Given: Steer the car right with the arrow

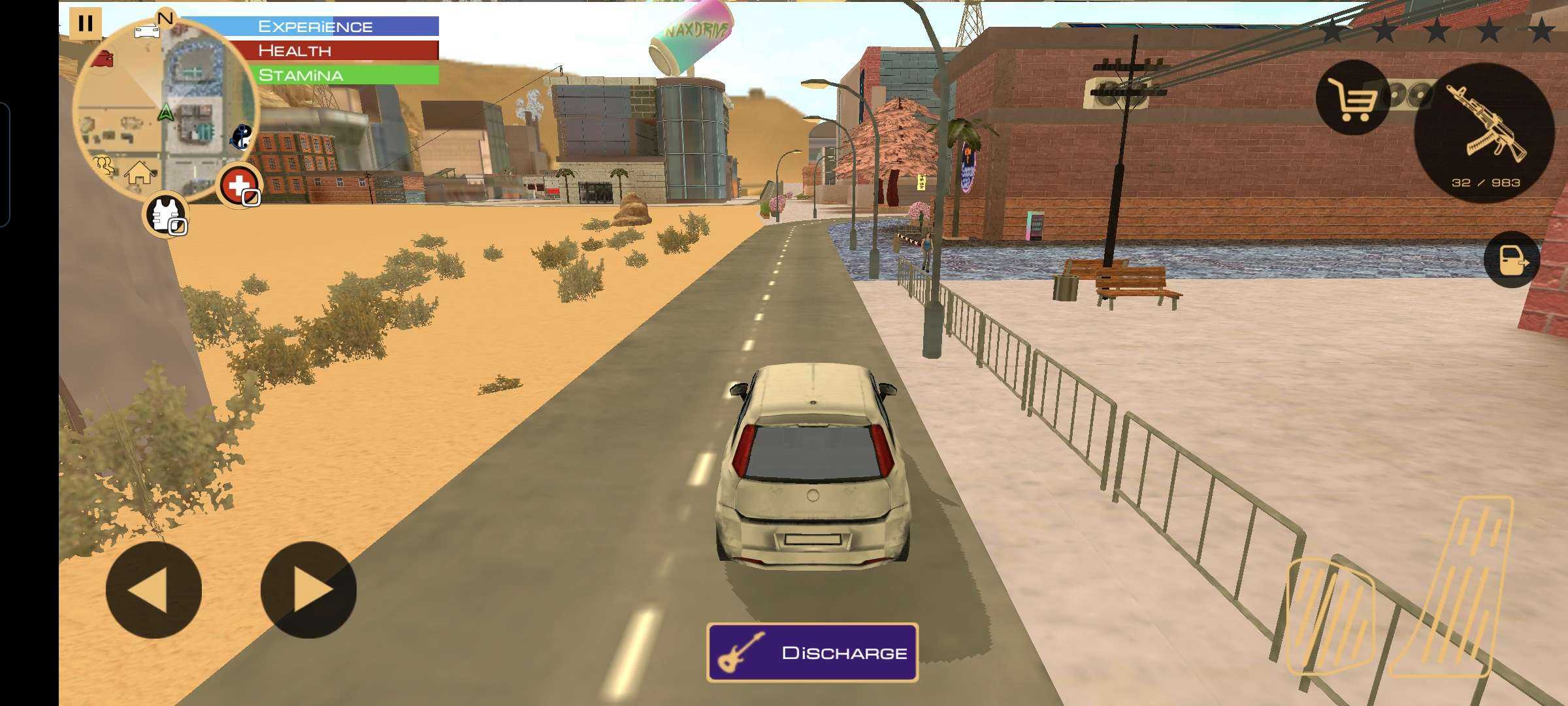Looking at the screenshot, I should click(308, 590).
